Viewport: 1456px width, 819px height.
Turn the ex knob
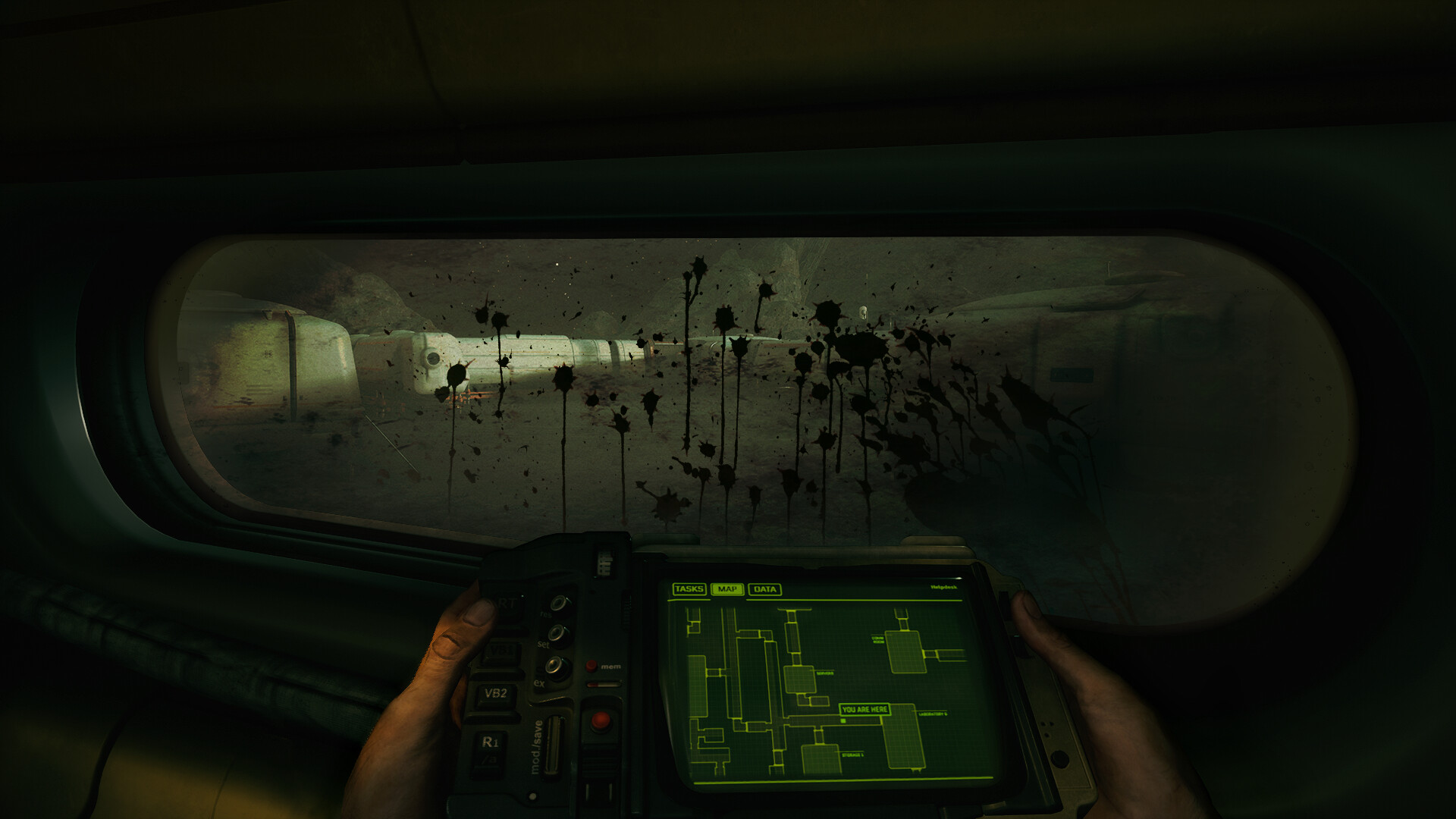coord(554,666)
